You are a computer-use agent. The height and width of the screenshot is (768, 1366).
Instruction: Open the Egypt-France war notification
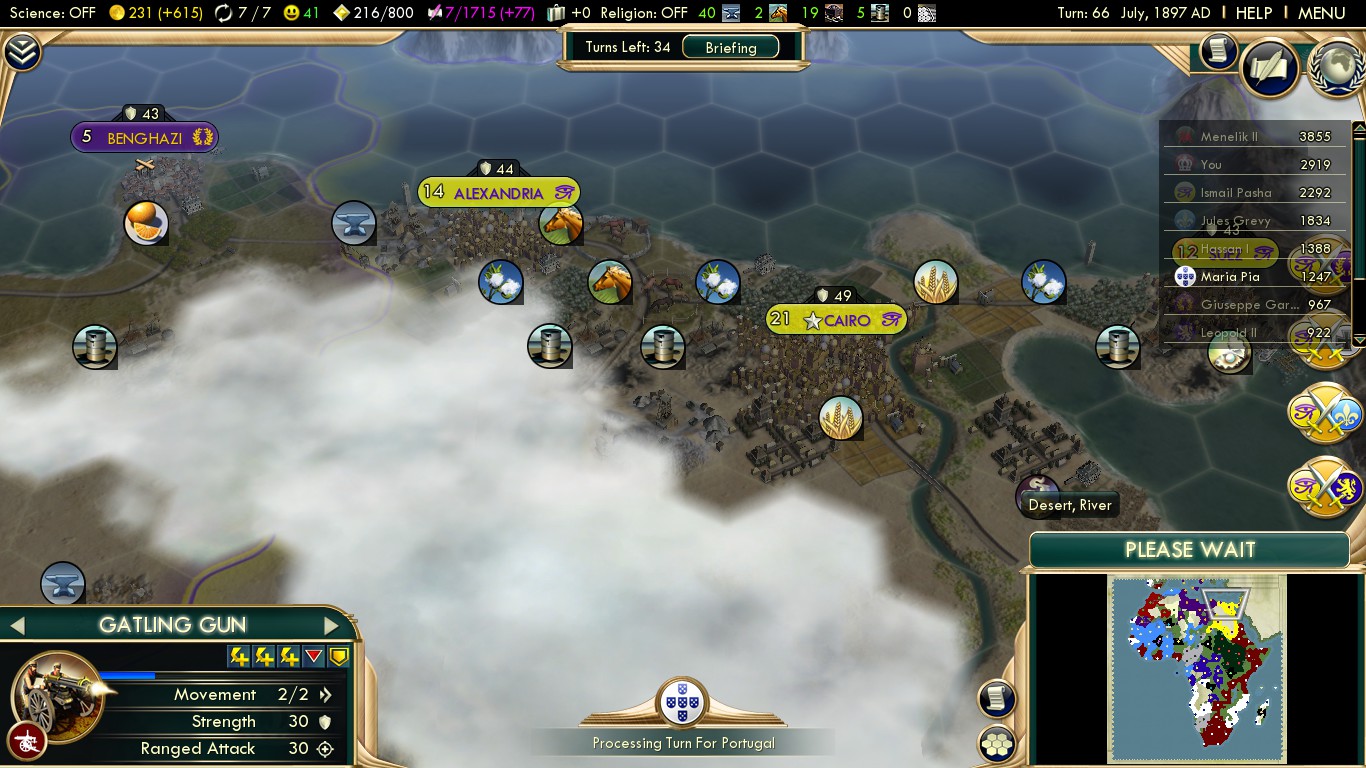pyautogui.click(x=1324, y=412)
